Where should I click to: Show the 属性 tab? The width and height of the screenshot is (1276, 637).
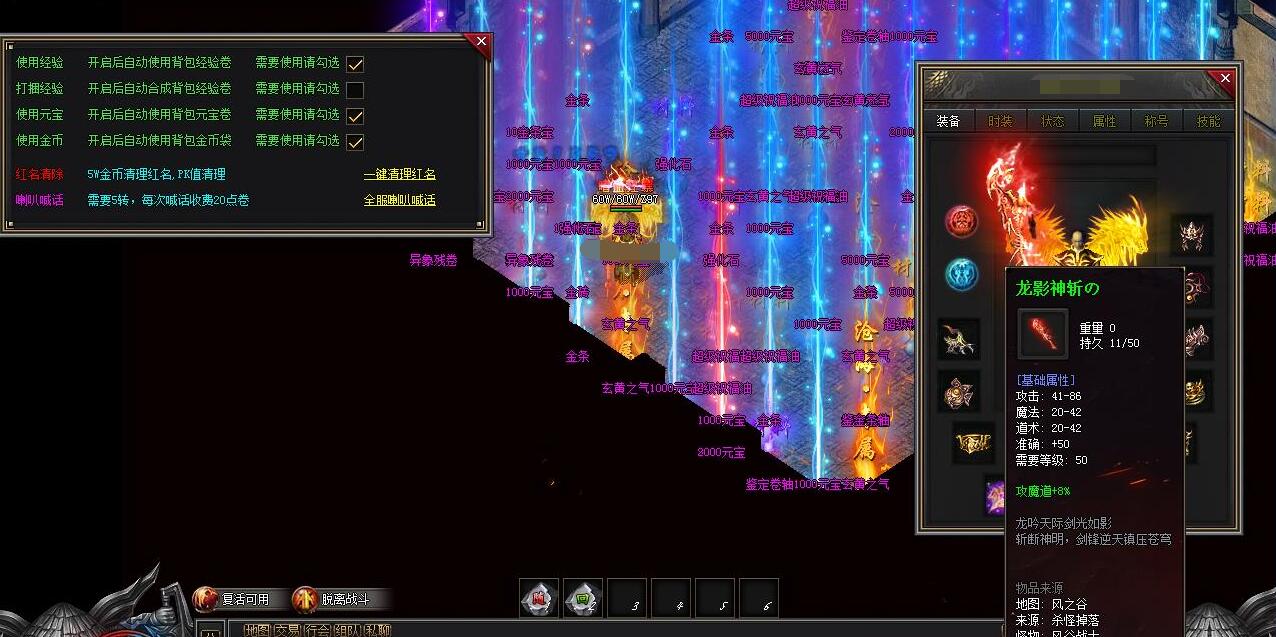pyautogui.click(x=1105, y=121)
